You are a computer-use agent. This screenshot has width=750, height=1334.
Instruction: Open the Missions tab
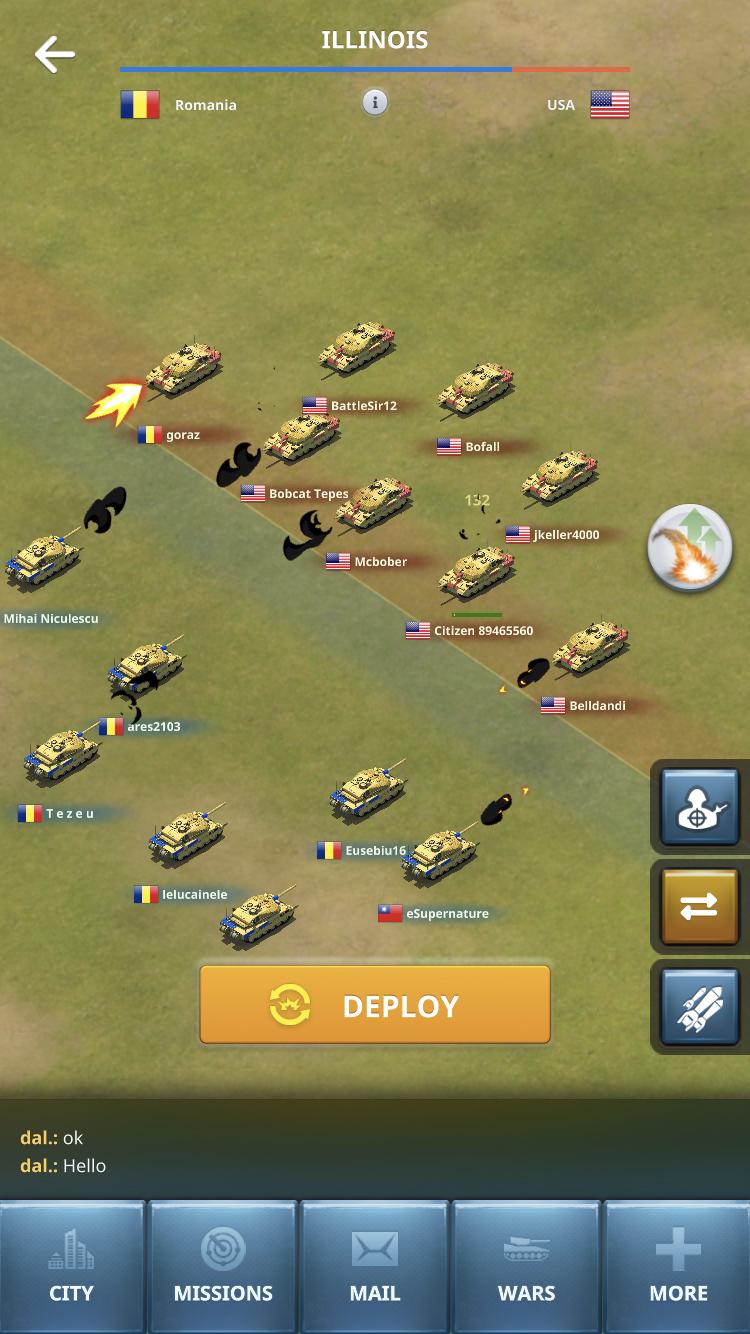point(223,1267)
